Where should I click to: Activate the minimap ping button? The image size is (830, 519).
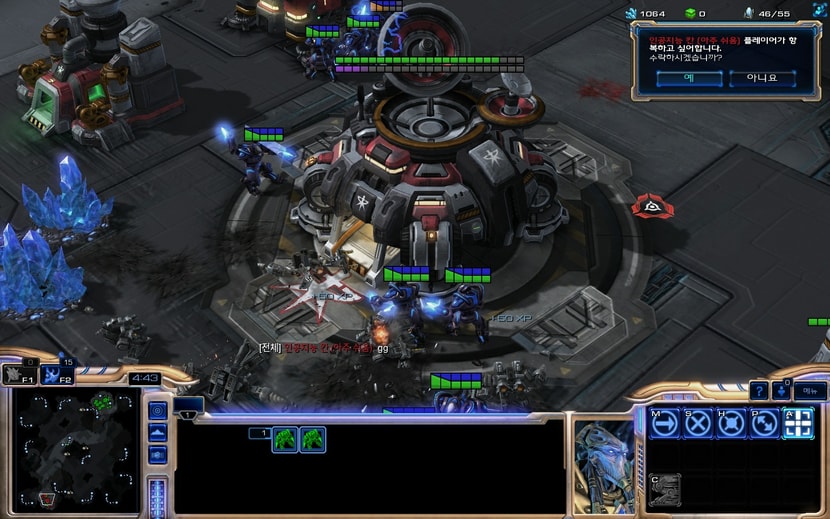coord(157,411)
